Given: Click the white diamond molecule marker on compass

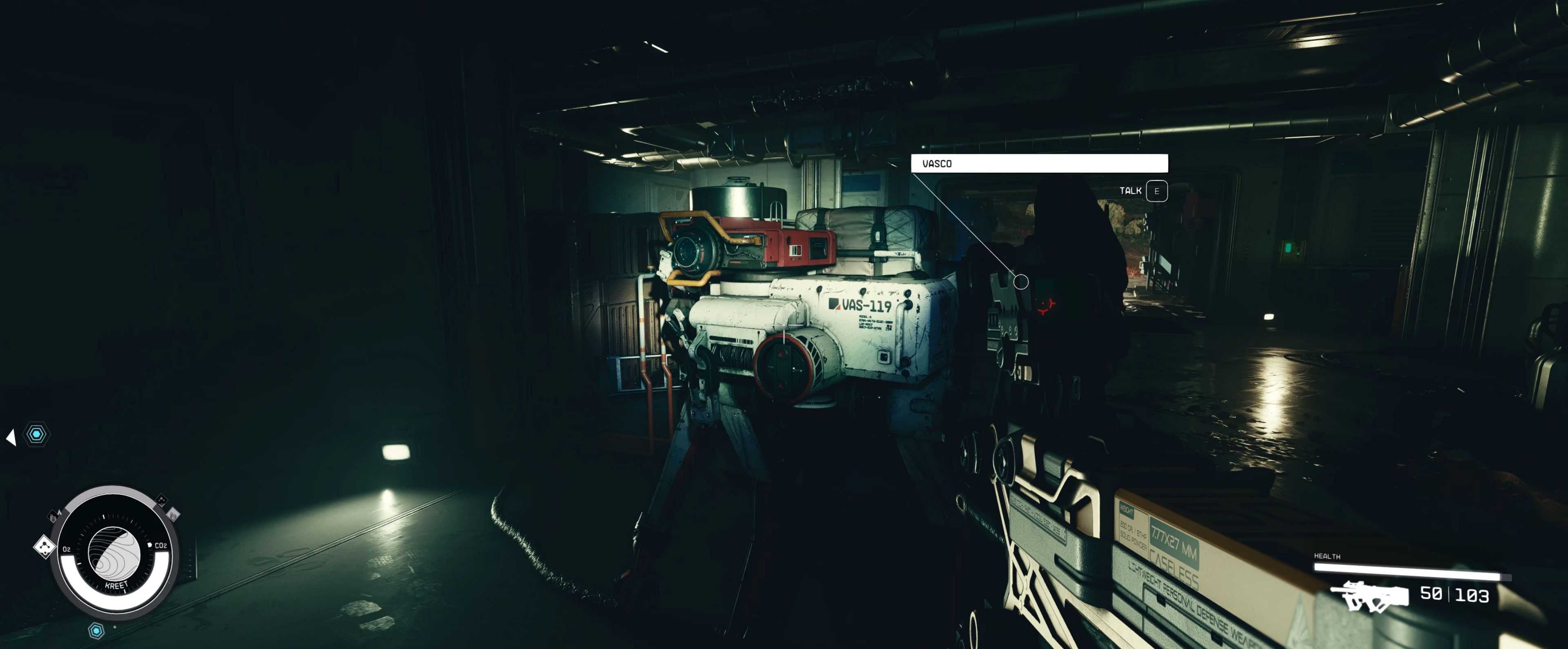Looking at the screenshot, I should tap(45, 546).
